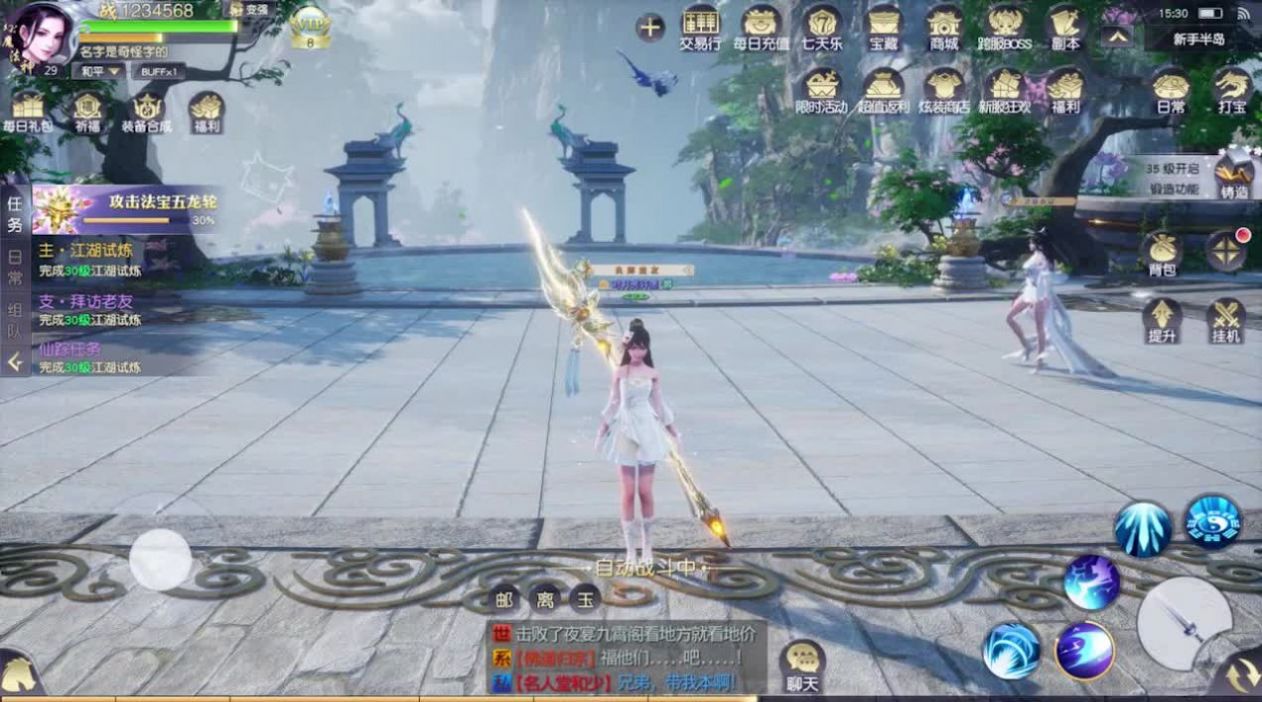Open the 打宝 treasure hunt icon
The width and height of the screenshot is (1262, 702).
pyautogui.click(x=1232, y=88)
